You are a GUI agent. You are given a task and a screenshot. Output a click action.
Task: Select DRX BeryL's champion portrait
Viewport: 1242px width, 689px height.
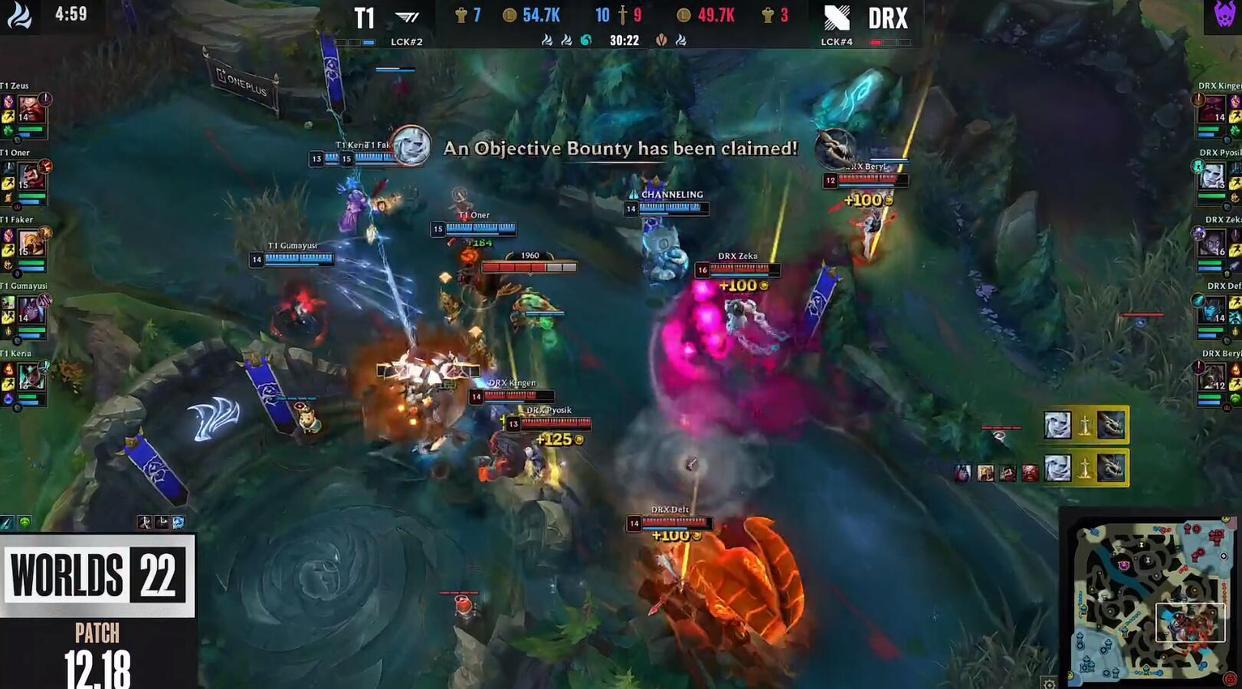[1212, 376]
